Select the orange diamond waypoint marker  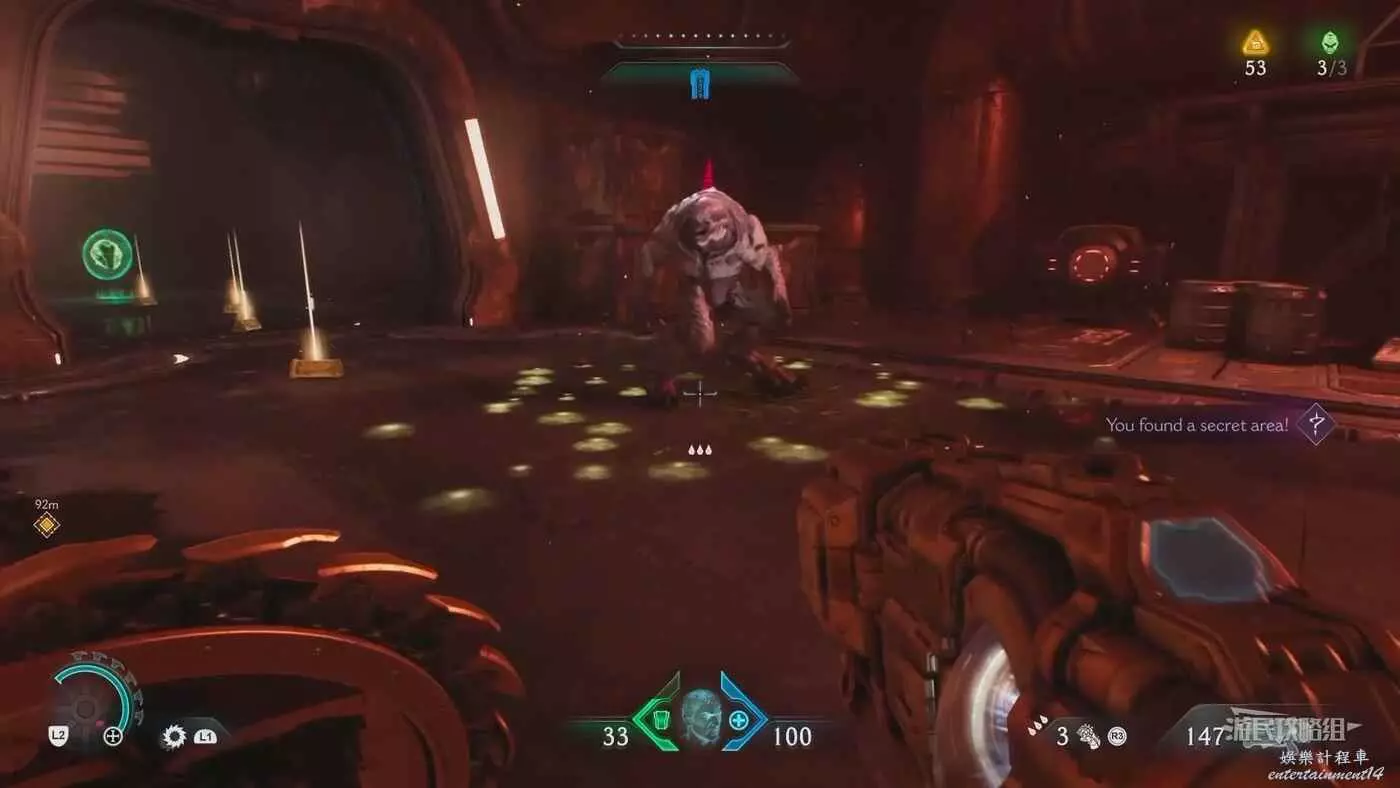tap(46, 525)
